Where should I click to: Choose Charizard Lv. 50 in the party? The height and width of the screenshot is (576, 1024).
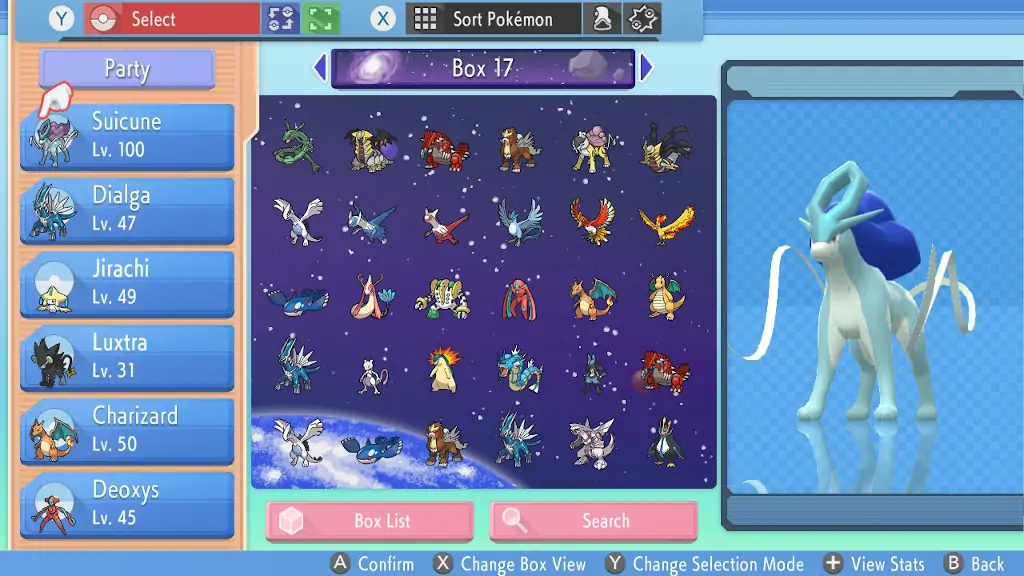(x=127, y=431)
